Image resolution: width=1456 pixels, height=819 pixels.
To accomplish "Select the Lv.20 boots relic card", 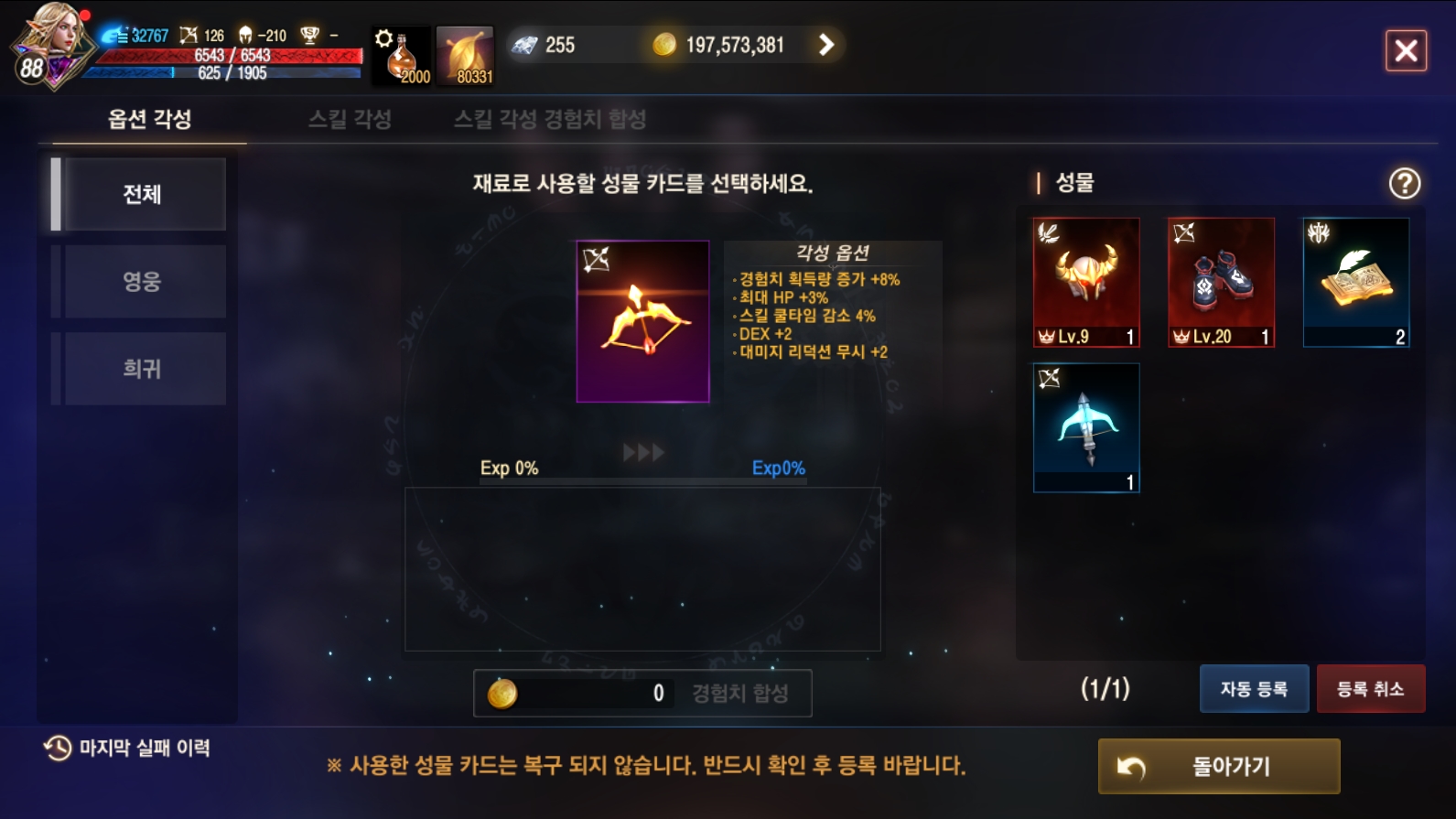I will [x=1221, y=282].
